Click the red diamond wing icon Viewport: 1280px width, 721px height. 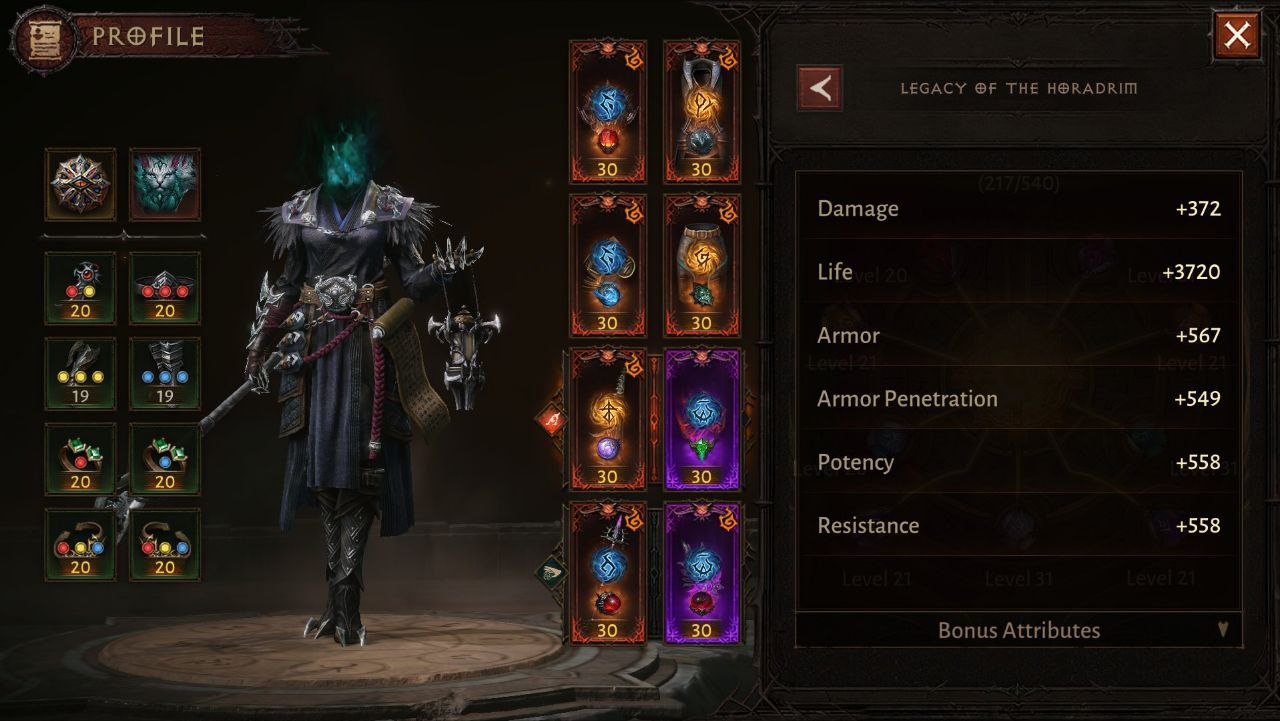(551, 419)
